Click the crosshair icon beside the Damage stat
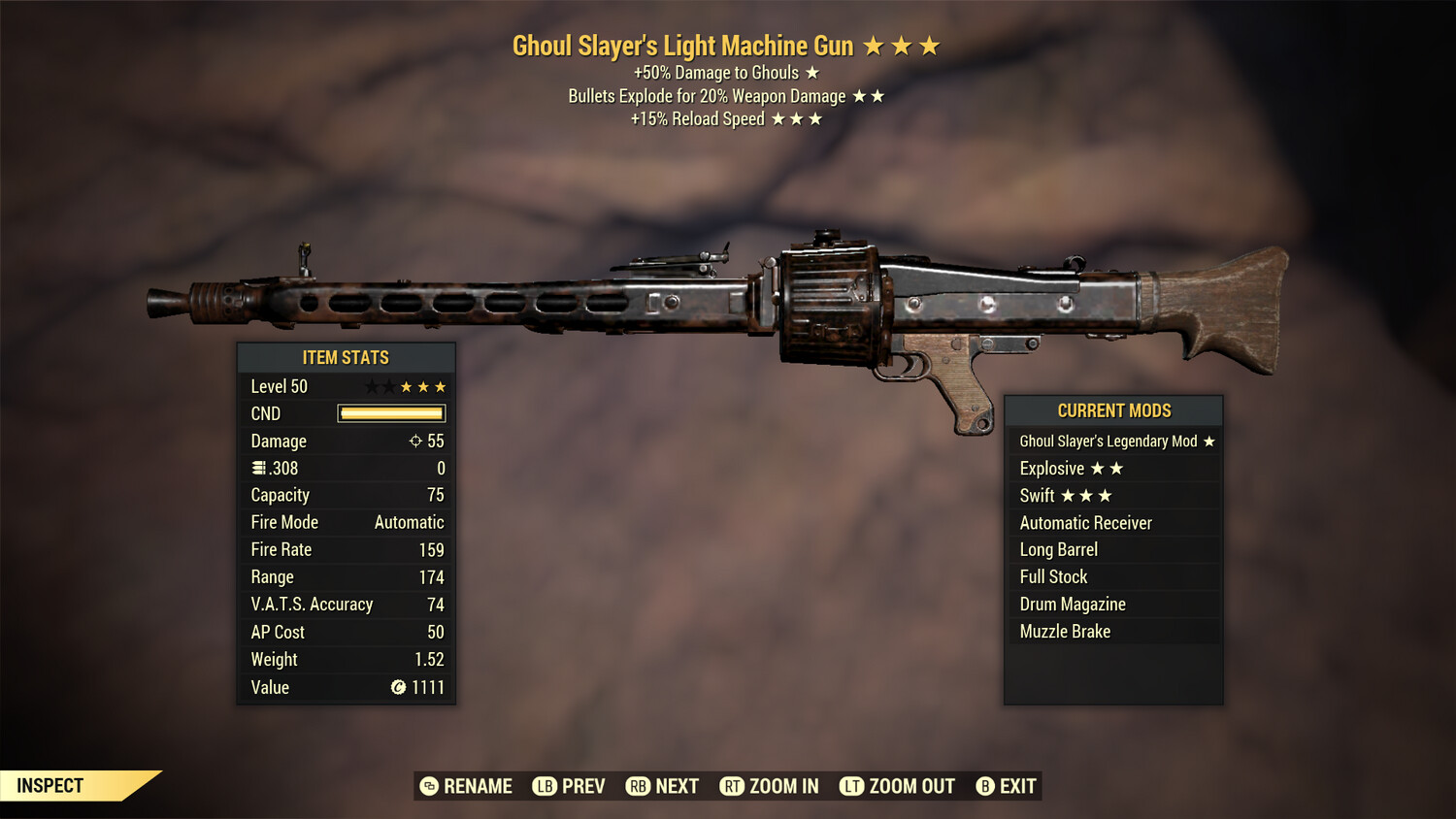 pos(415,441)
